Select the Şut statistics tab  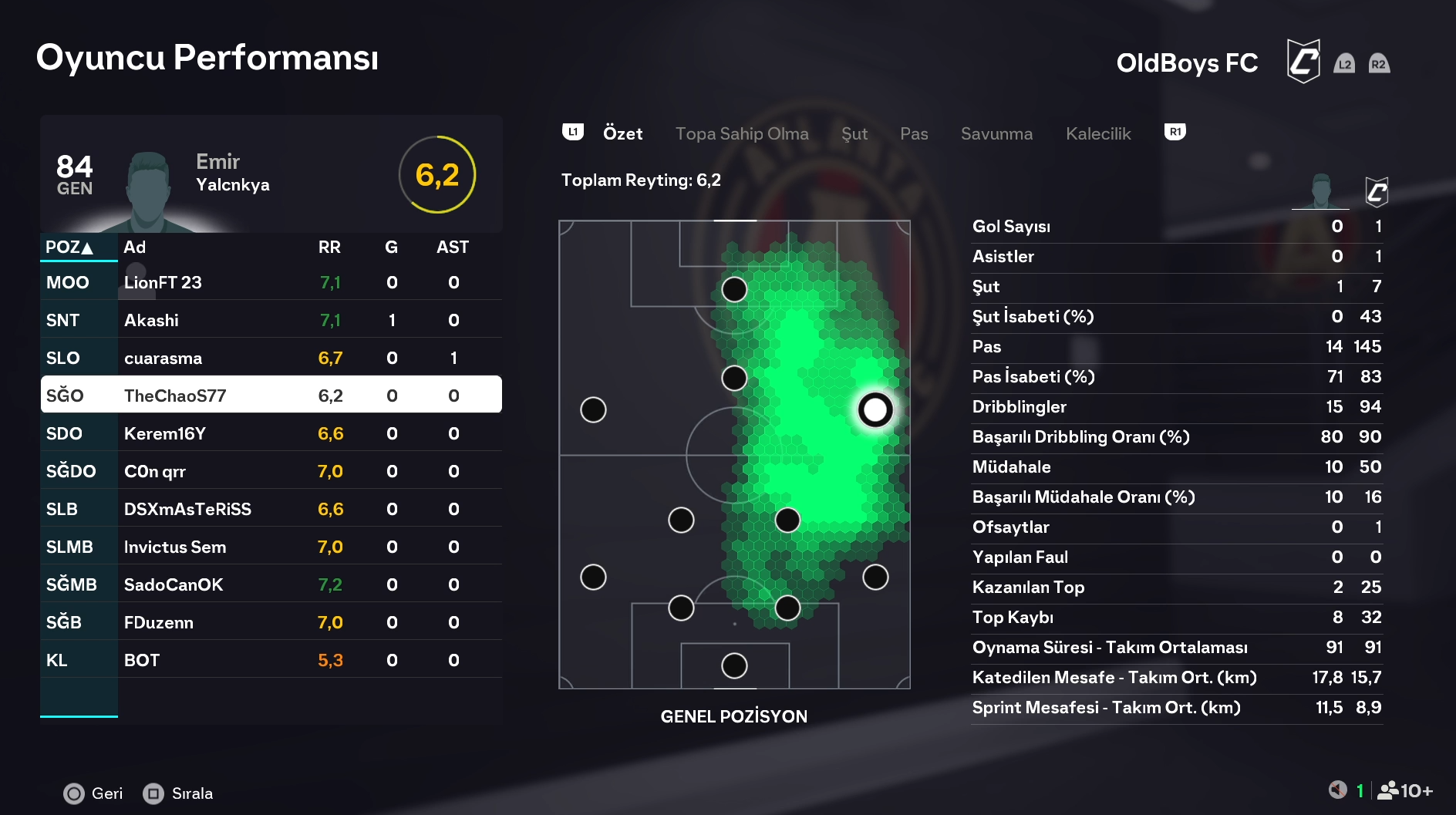click(854, 133)
